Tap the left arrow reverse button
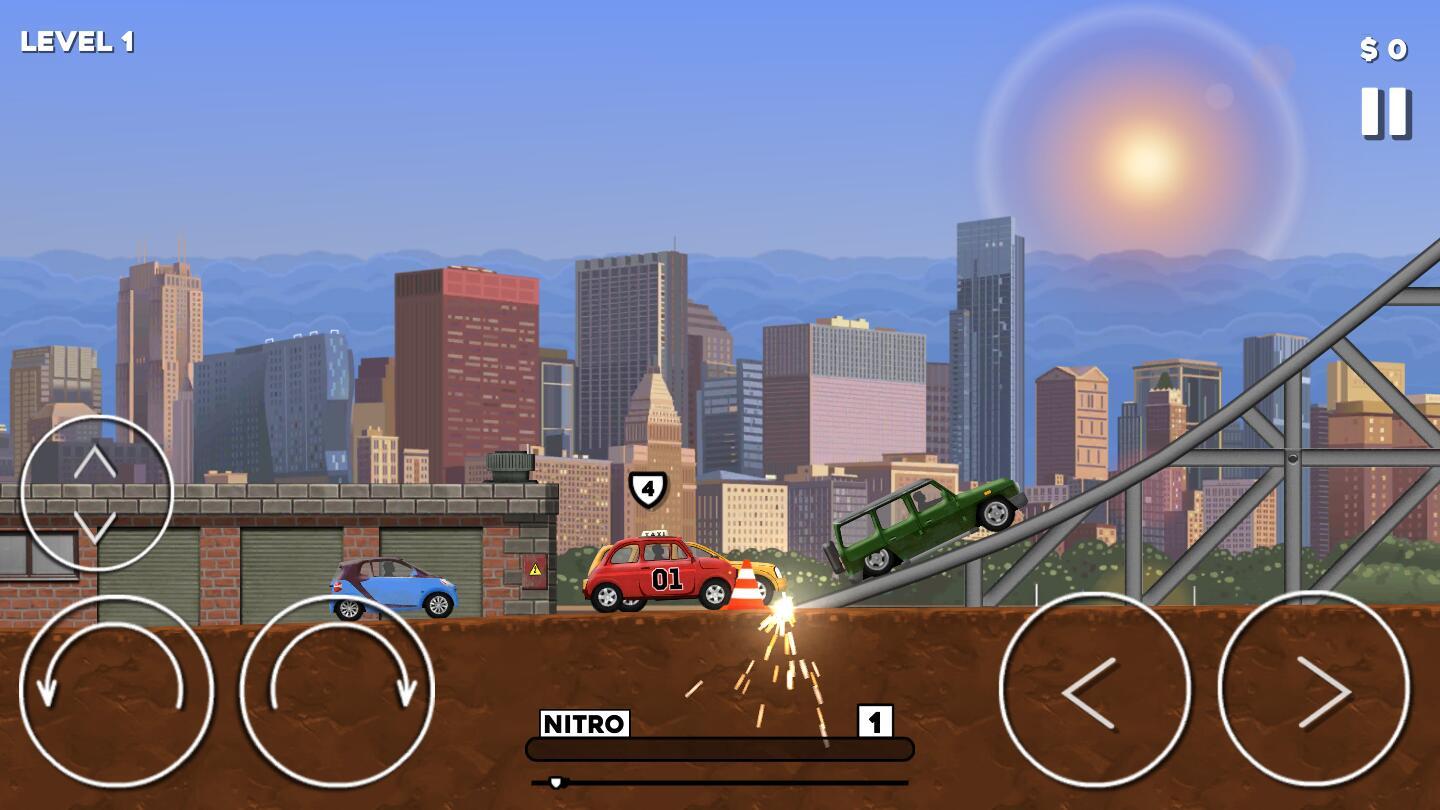The width and height of the screenshot is (1440, 810). tap(1094, 690)
